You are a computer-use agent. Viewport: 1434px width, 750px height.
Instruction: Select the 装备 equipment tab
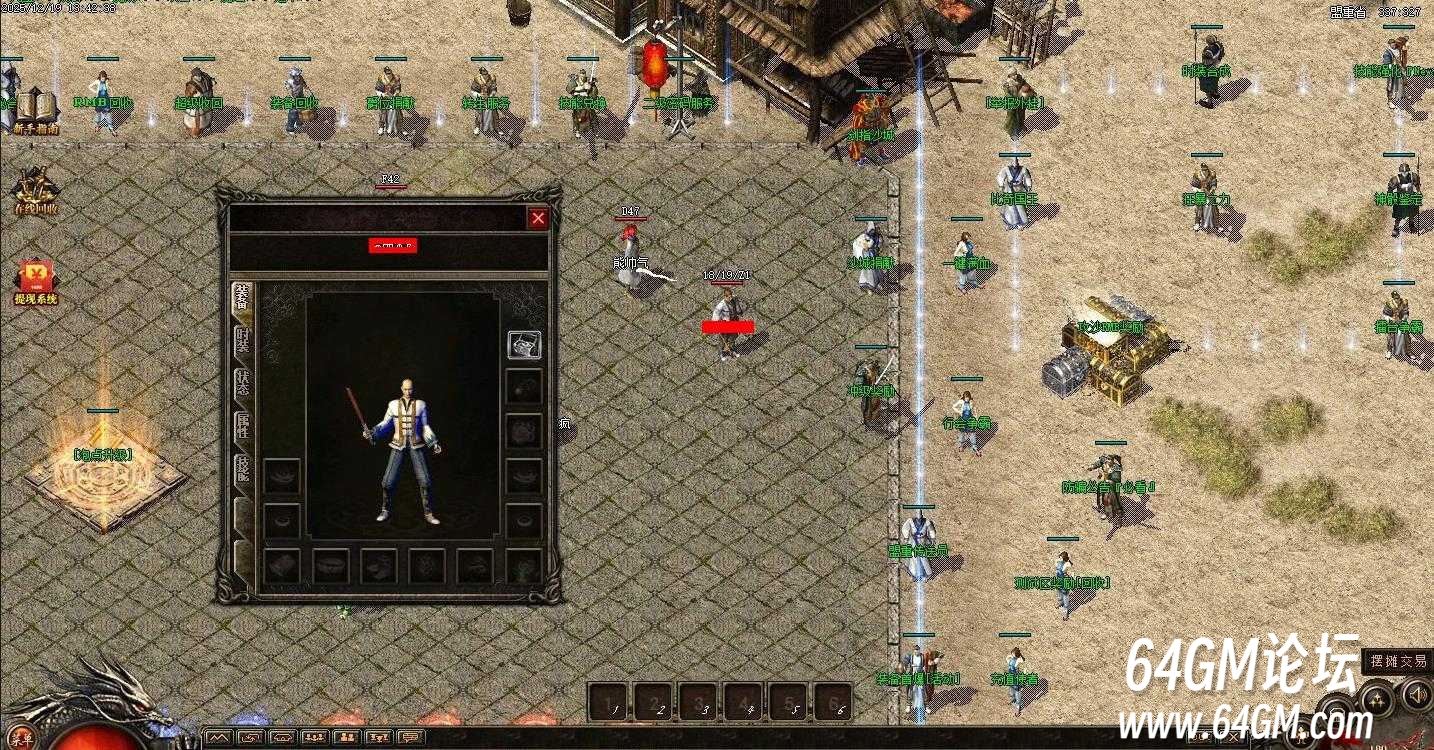(242, 298)
